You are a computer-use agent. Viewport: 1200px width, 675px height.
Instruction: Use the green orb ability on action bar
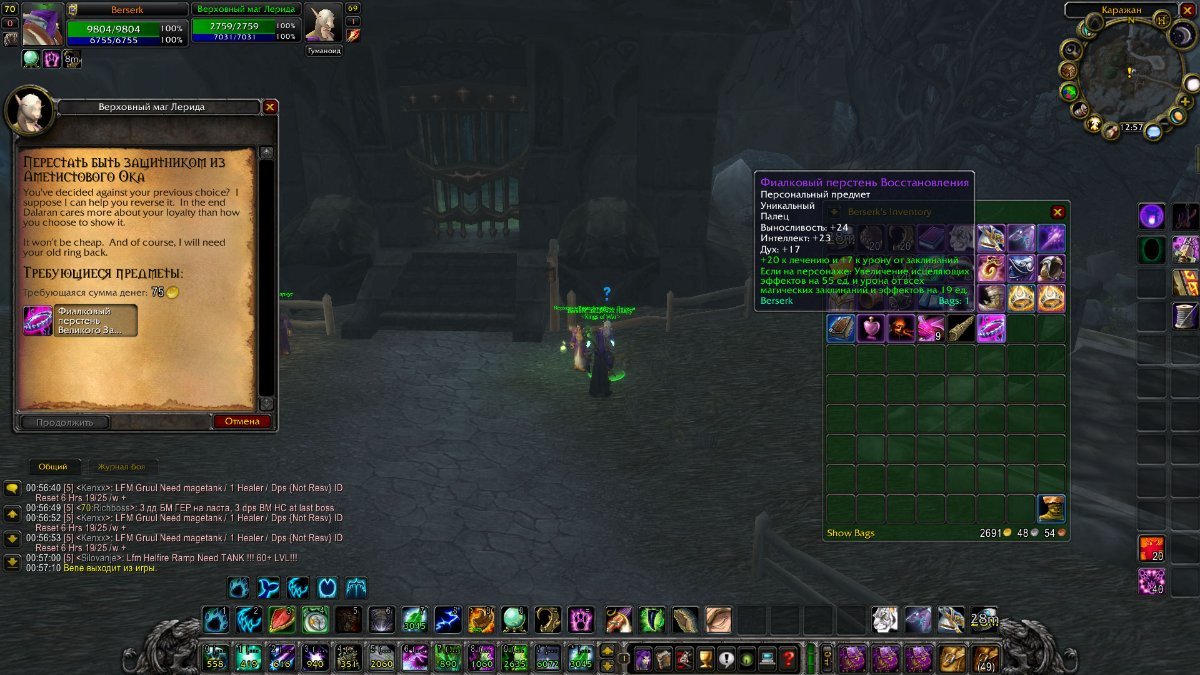coord(515,620)
